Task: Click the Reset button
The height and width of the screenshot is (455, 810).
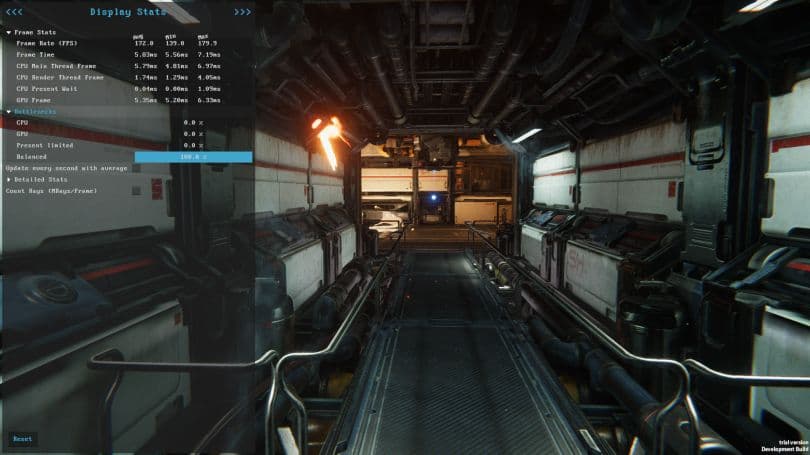Action: [x=22, y=439]
